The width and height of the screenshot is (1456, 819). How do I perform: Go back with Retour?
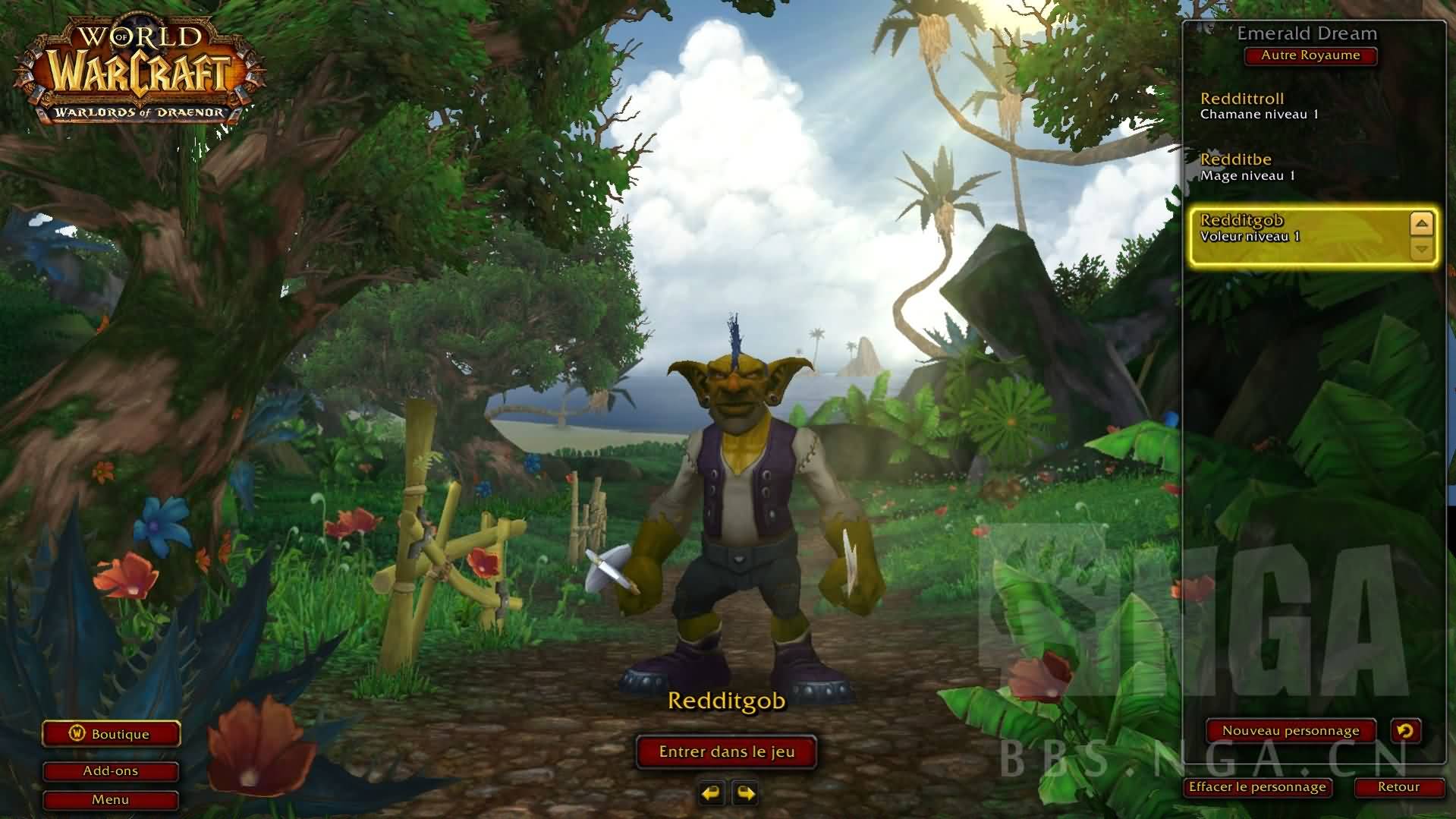pos(1398,787)
